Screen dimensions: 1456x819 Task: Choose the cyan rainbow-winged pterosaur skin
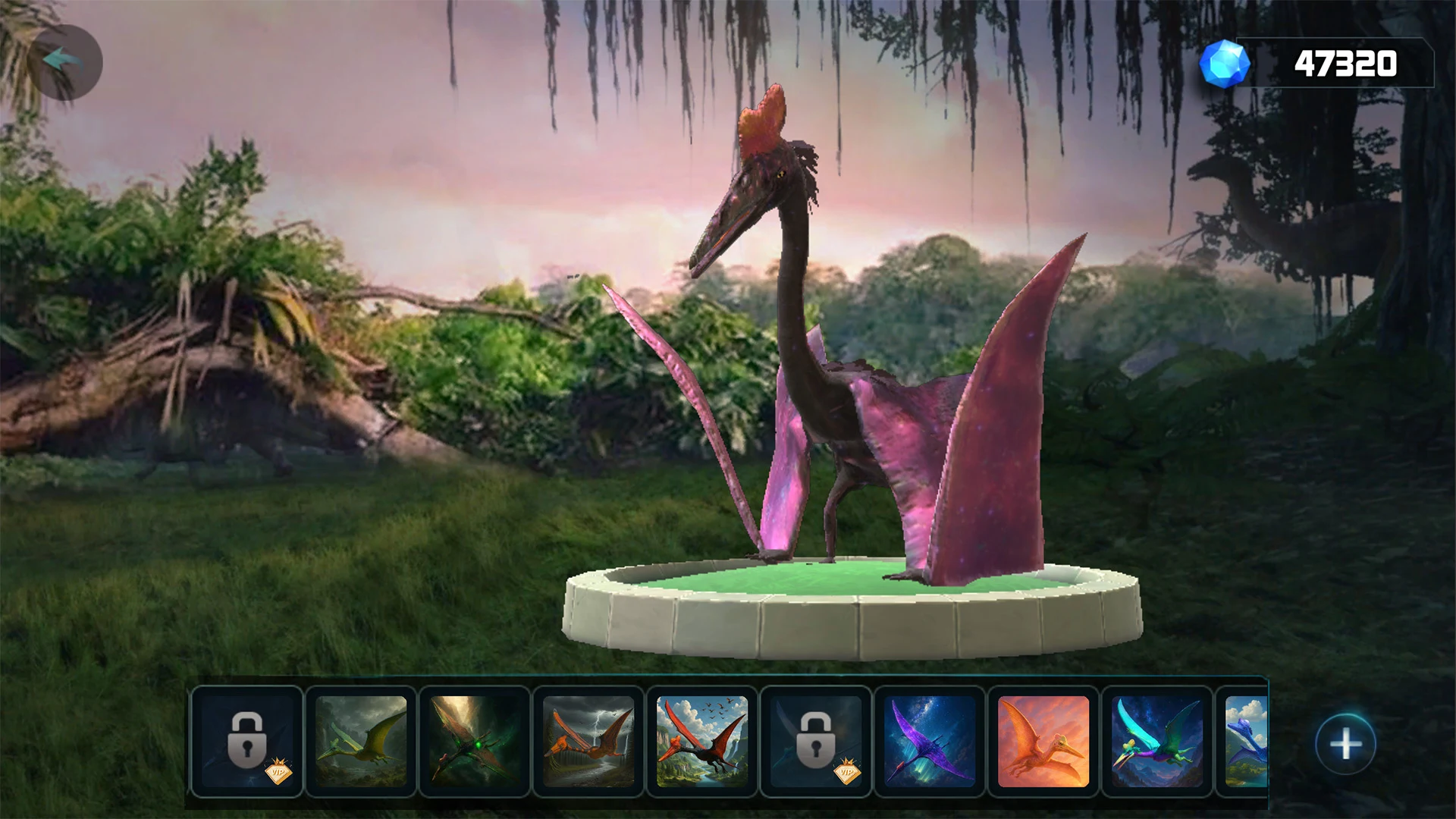tap(1157, 742)
